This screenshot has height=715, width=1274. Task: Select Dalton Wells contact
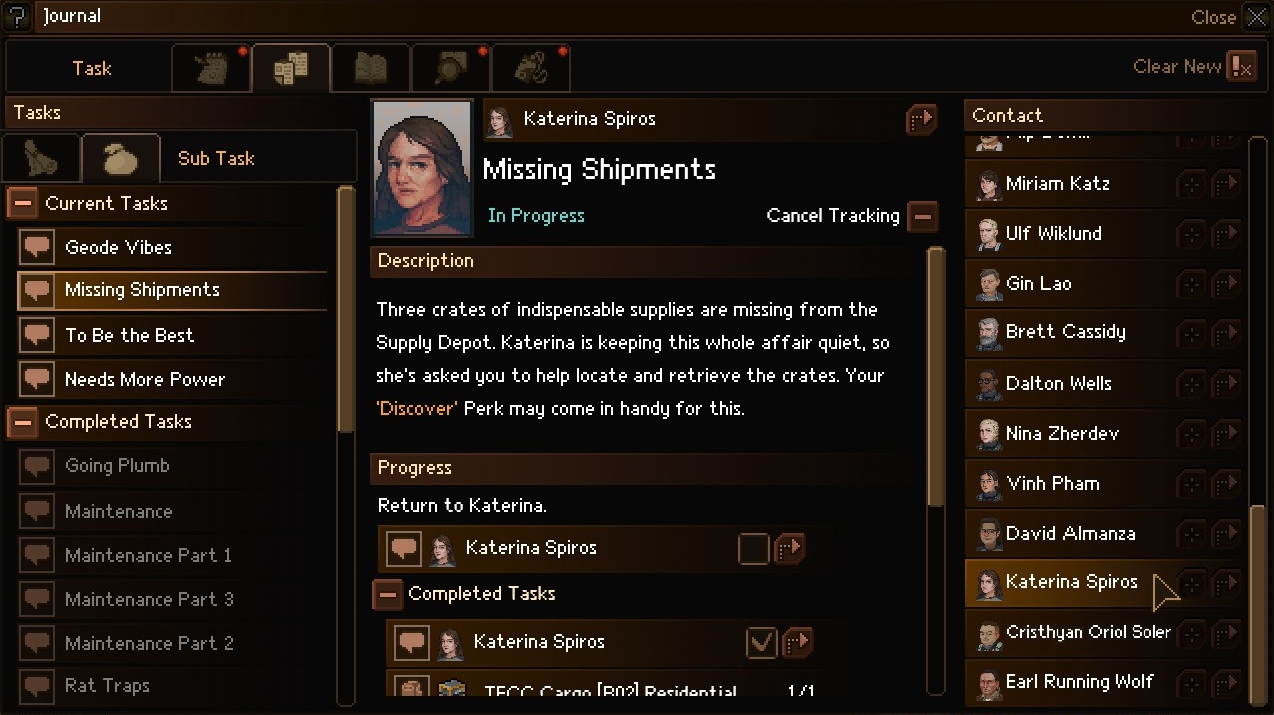[x=1058, y=383]
